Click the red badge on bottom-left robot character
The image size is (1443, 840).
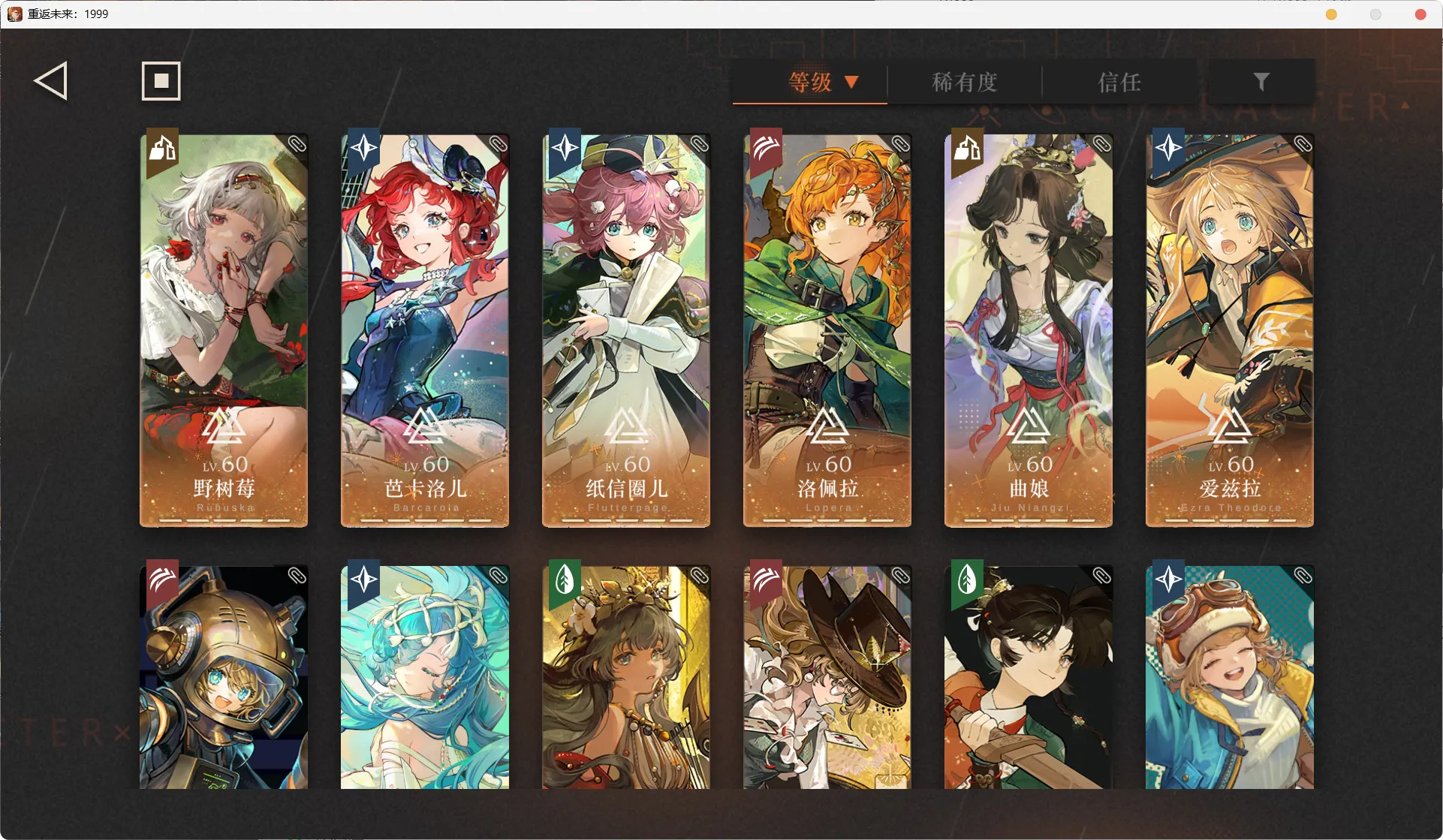click(162, 580)
